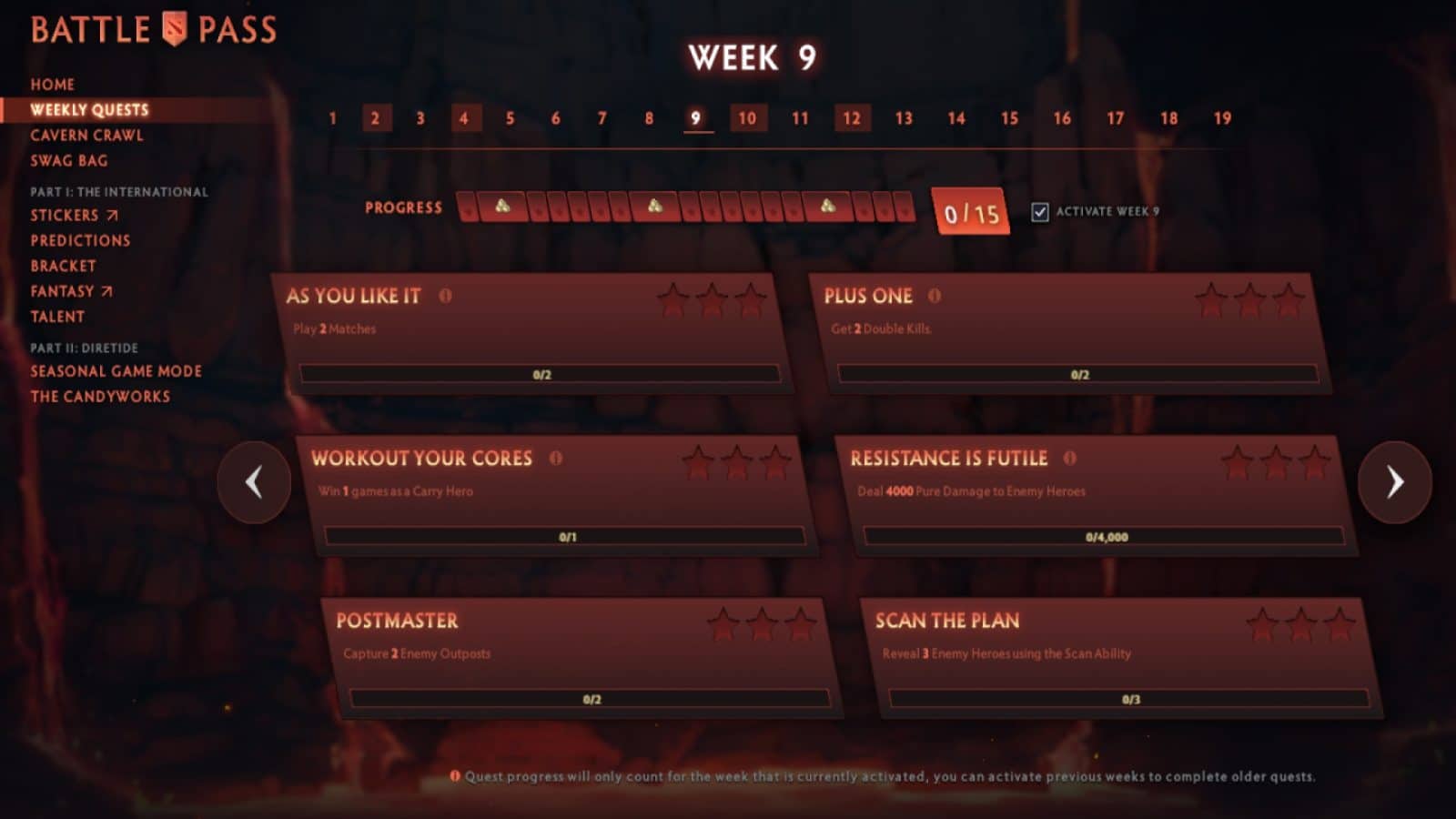The width and height of the screenshot is (1456, 819).
Task: Select the week 12 tab
Action: click(x=852, y=118)
